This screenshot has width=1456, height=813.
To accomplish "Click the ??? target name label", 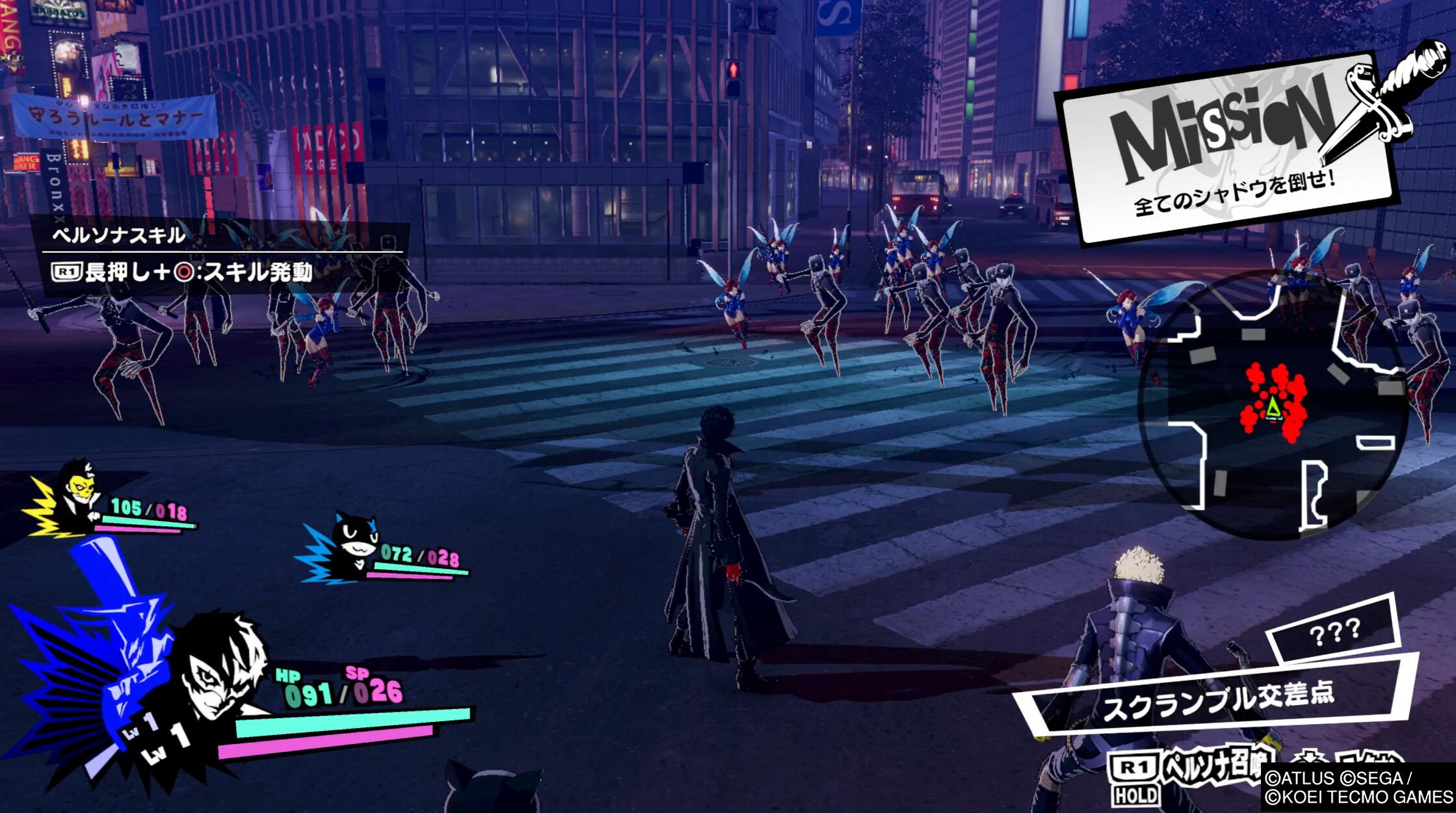I will click(x=1334, y=631).
